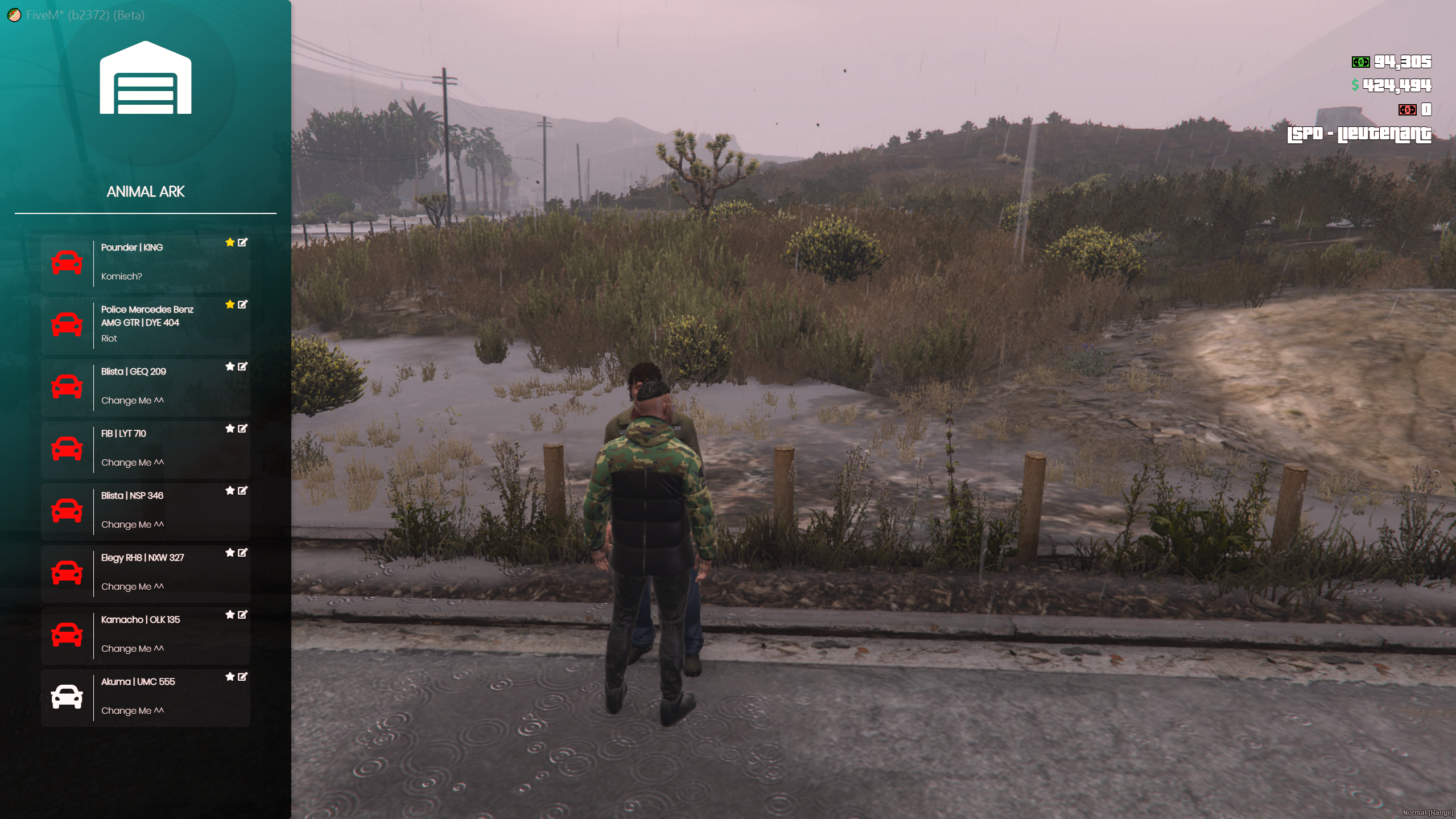Edit the Pounder vehicle's note
The width and height of the screenshot is (1456, 819).
[x=243, y=242]
